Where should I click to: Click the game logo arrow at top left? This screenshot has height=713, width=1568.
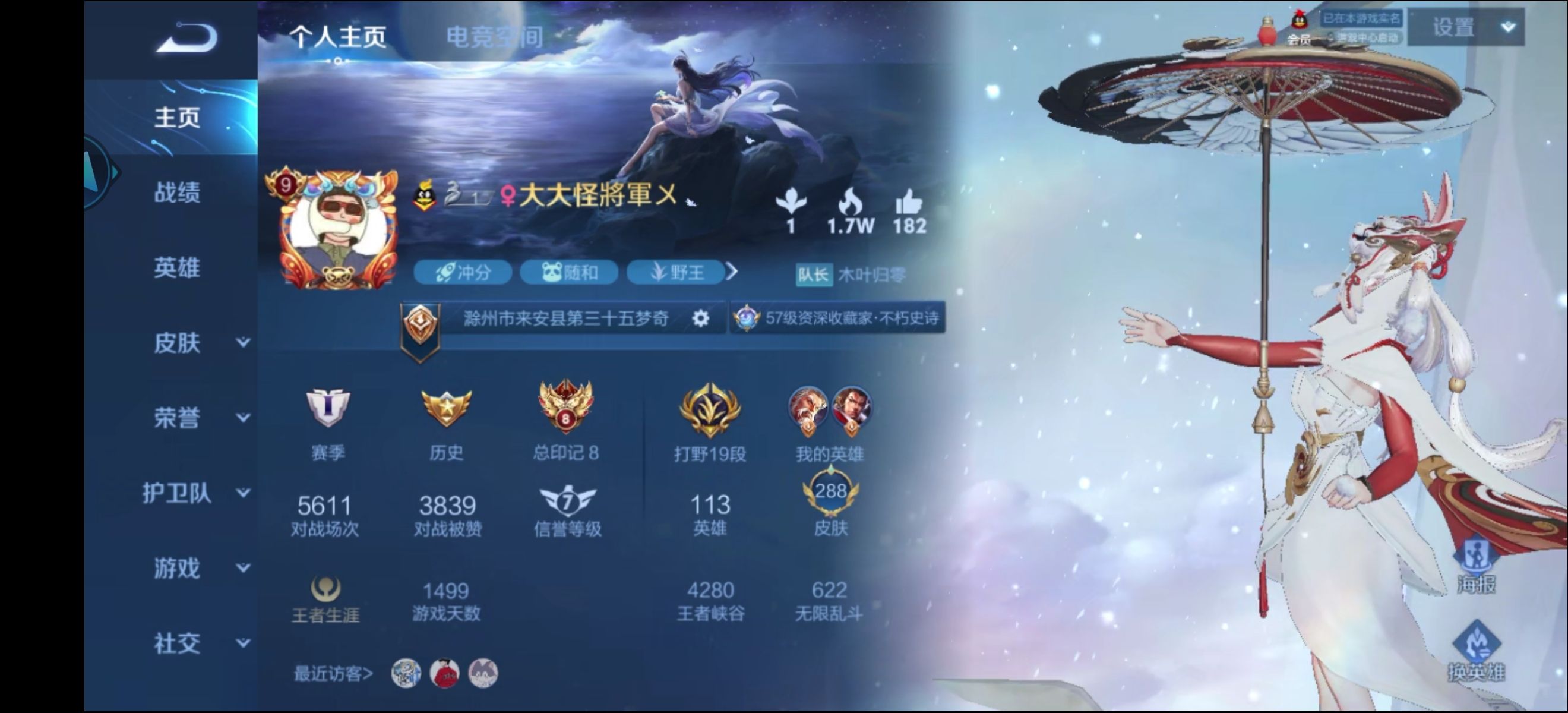pyautogui.click(x=186, y=39)
